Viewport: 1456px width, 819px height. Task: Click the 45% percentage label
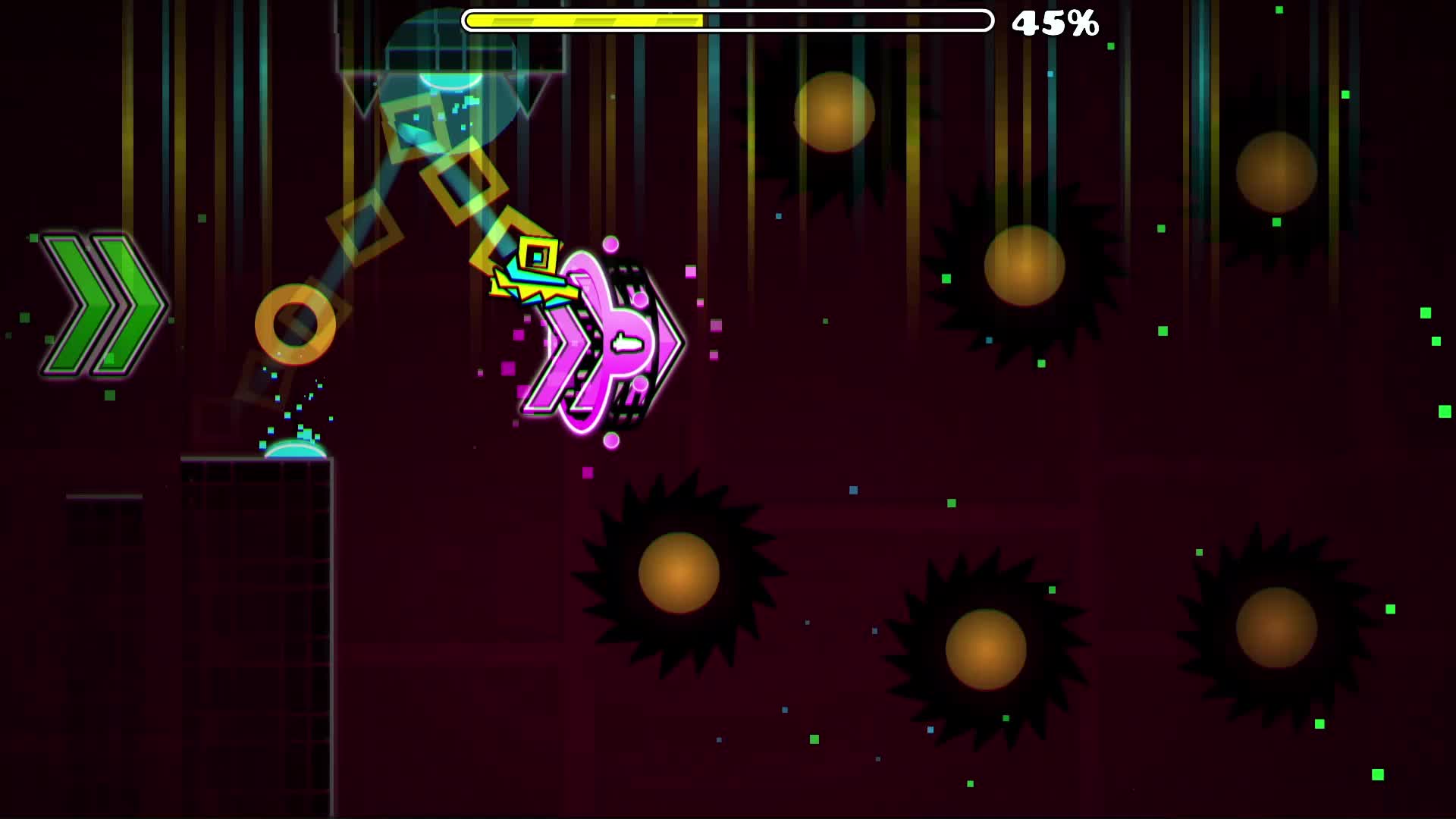[x=1056, y=24]
